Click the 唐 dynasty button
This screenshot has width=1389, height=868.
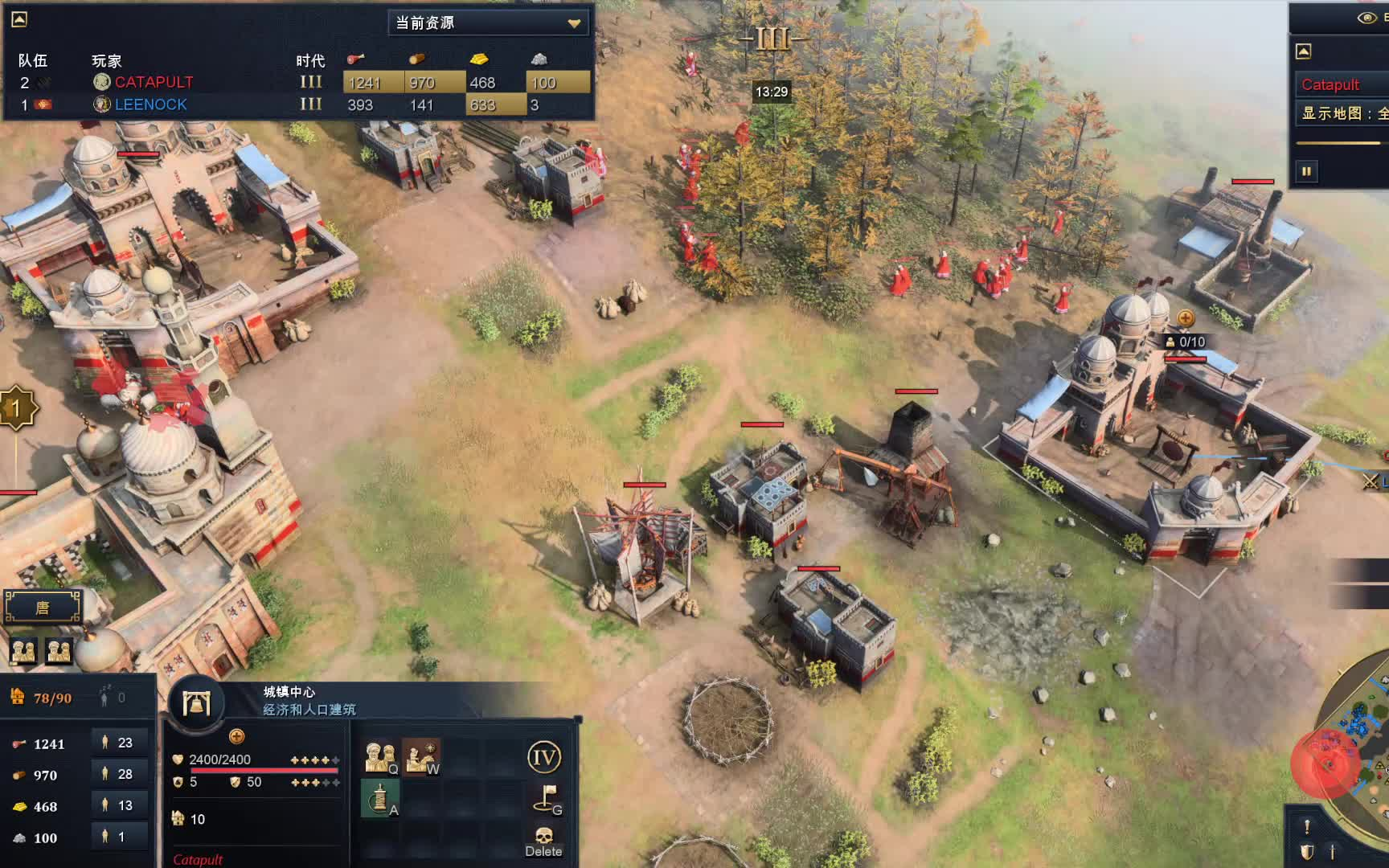coord(43,608)
